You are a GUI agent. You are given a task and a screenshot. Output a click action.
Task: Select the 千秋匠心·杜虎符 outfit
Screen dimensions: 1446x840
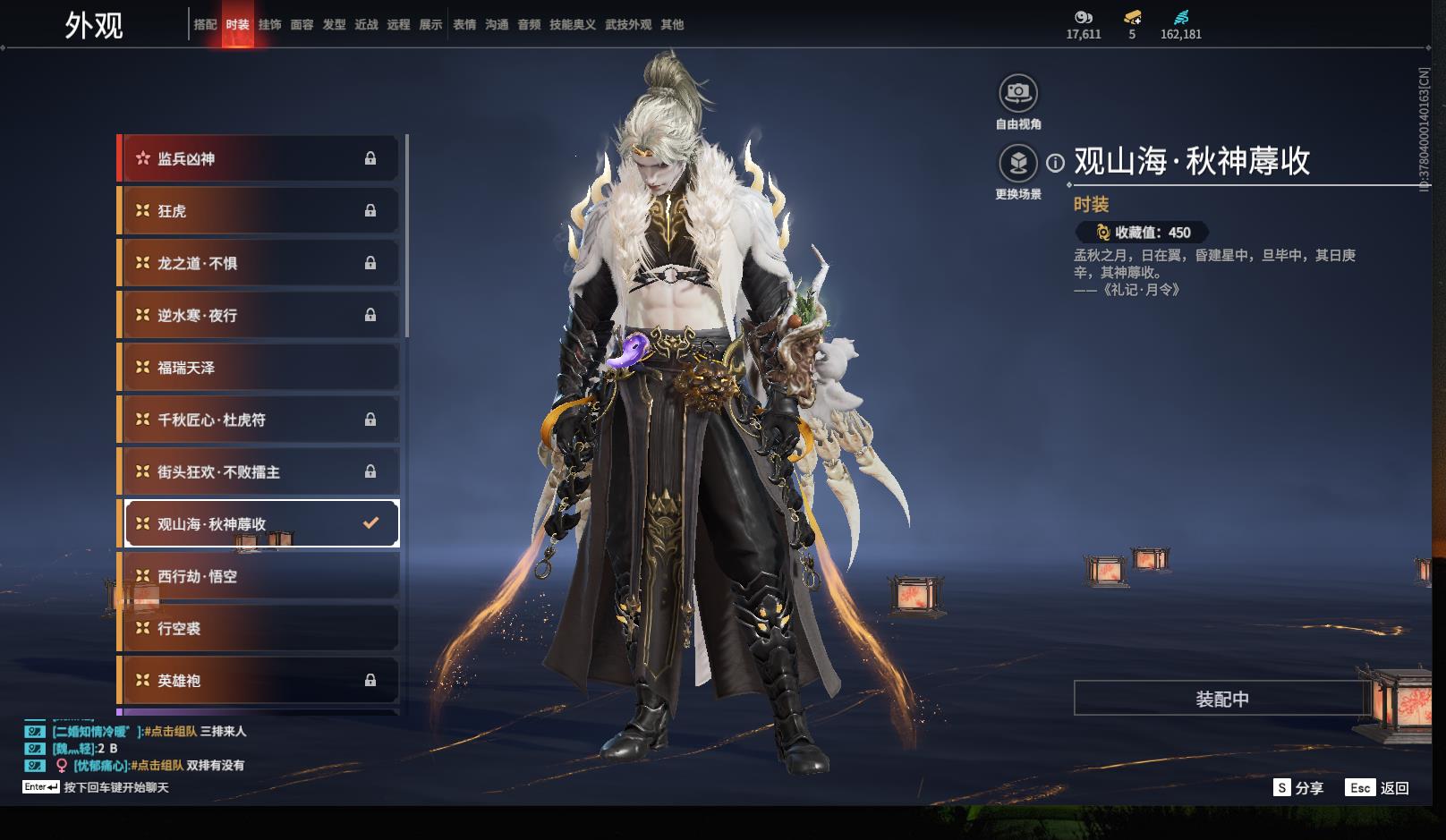click(x=259, y=420)
